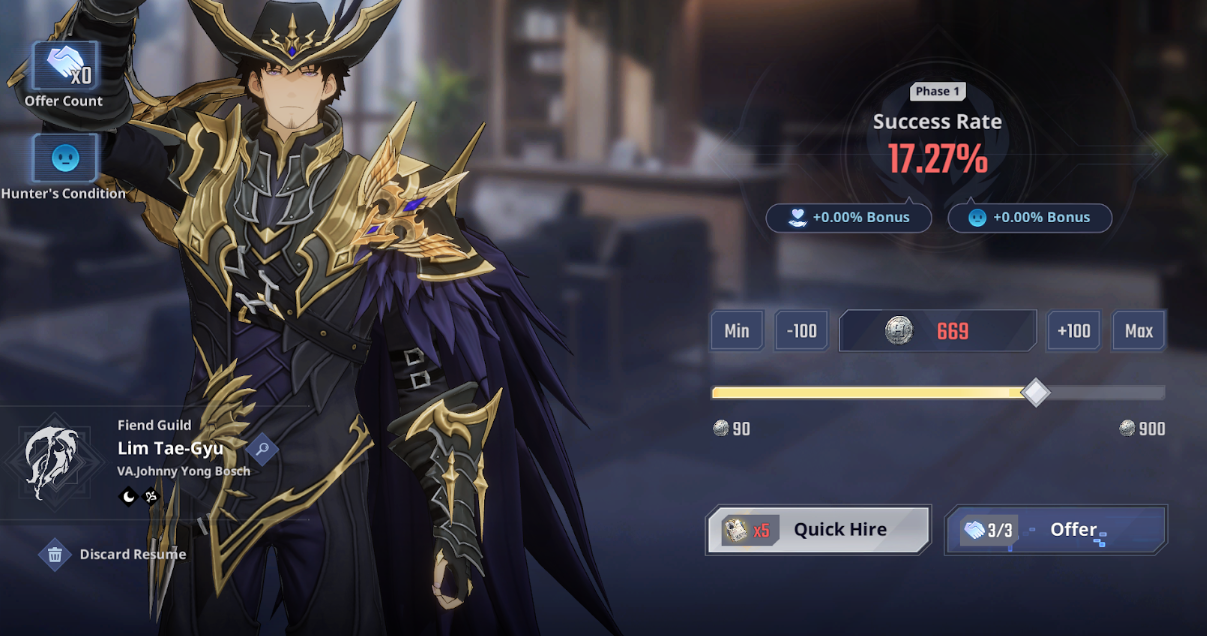Open the Offer Count handshake icon
This screenshot has width=1207, height=636.
[x=65, y=67]
